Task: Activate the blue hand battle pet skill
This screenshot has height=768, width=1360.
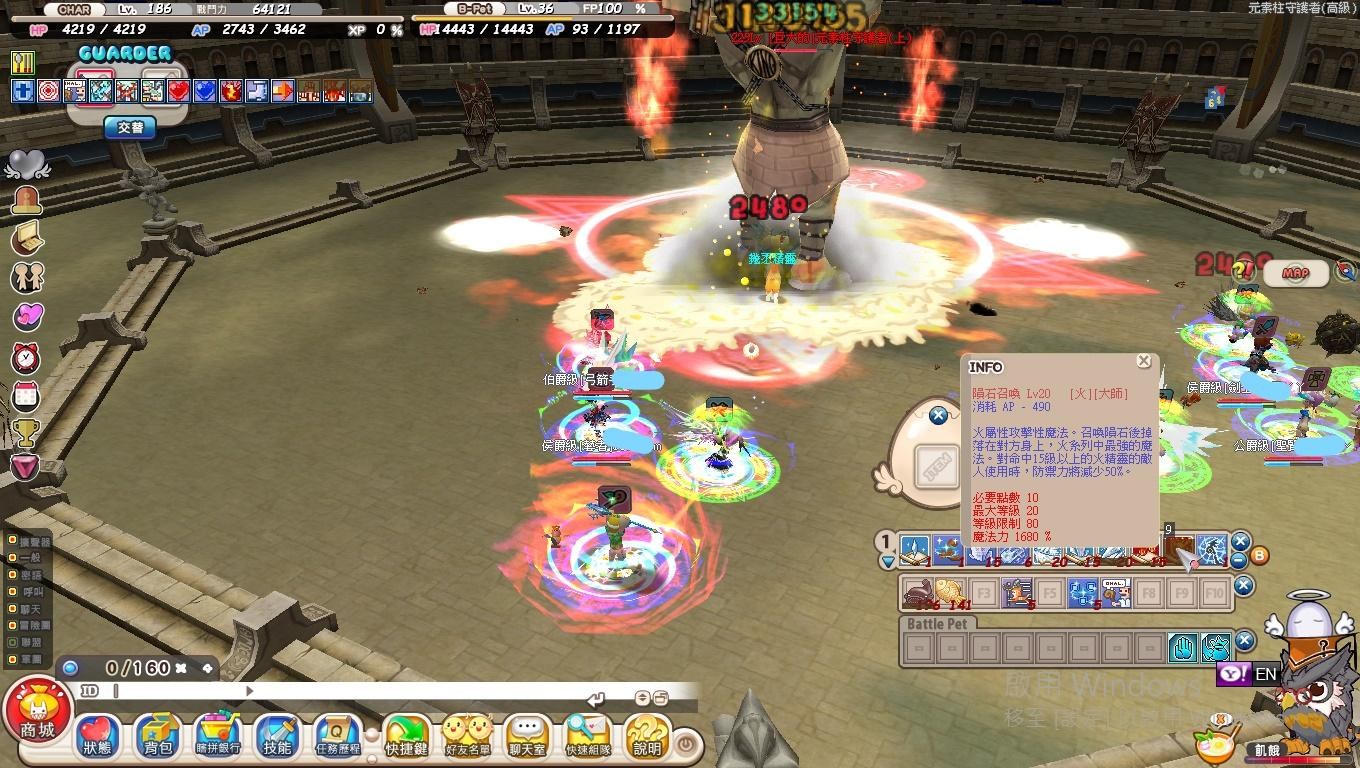Action: (1183, 648)
